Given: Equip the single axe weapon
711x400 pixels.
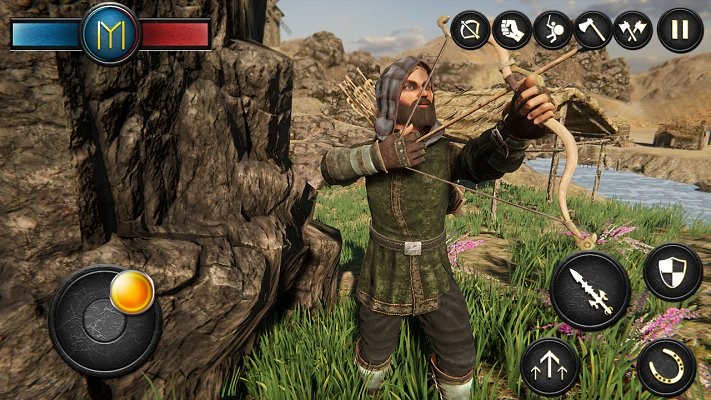Looking at the screenshot, I should click(x=593, y=29).
